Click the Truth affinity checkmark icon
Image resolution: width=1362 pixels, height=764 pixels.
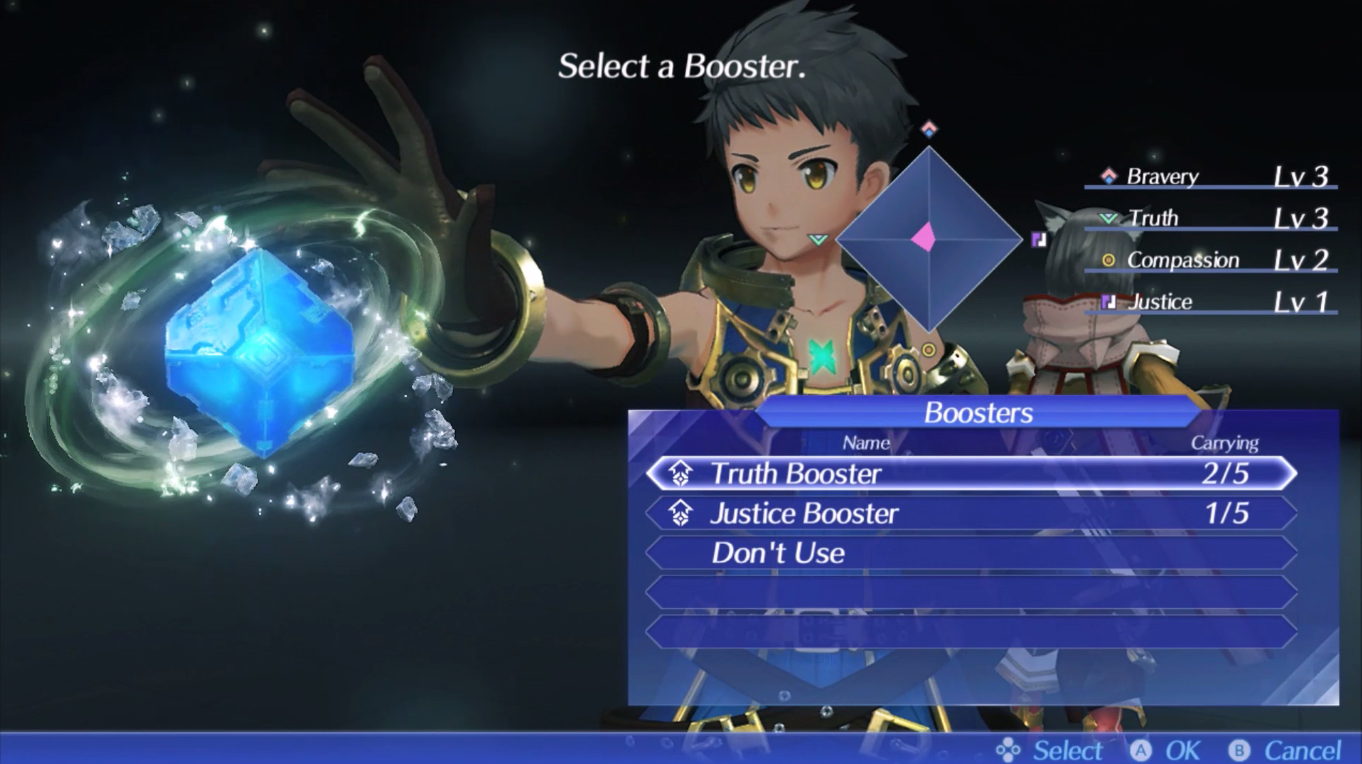1108,217
